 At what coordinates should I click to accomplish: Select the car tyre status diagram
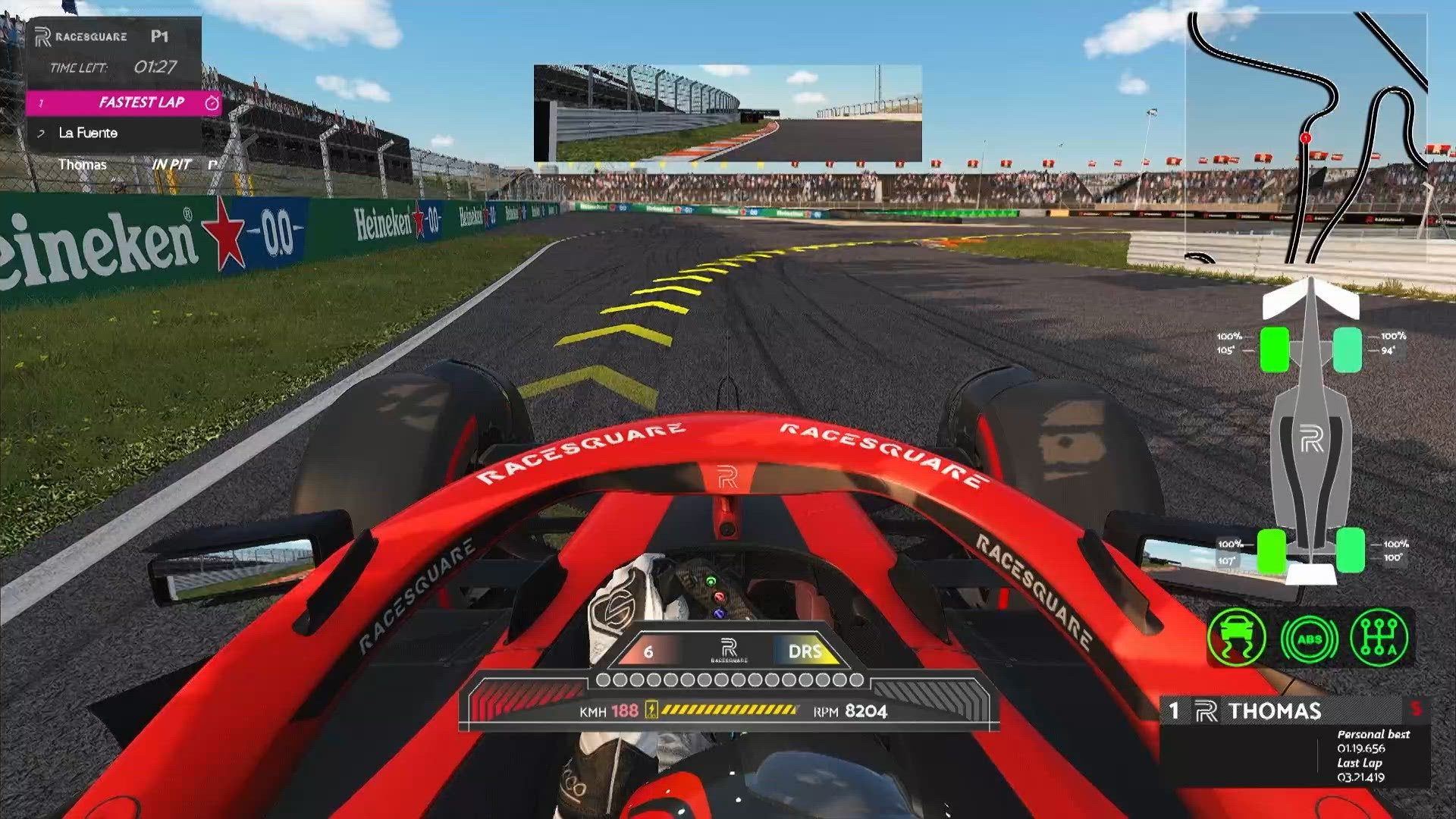click(1311, 440)
